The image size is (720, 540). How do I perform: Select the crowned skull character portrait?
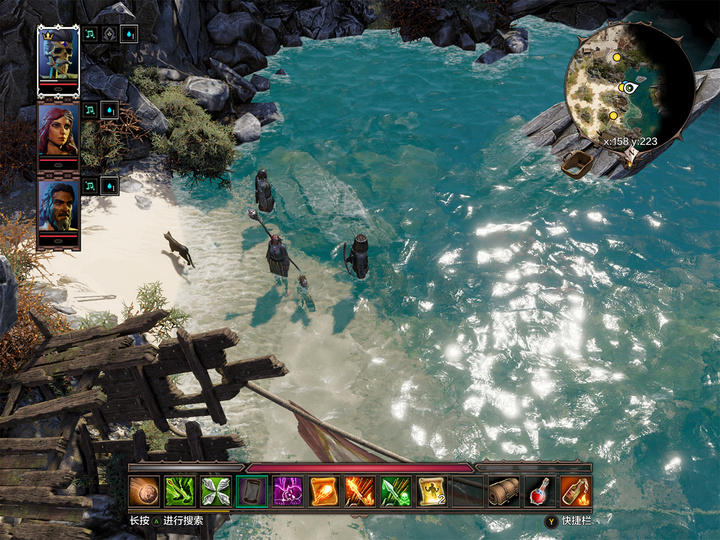[x=58, y=54]
